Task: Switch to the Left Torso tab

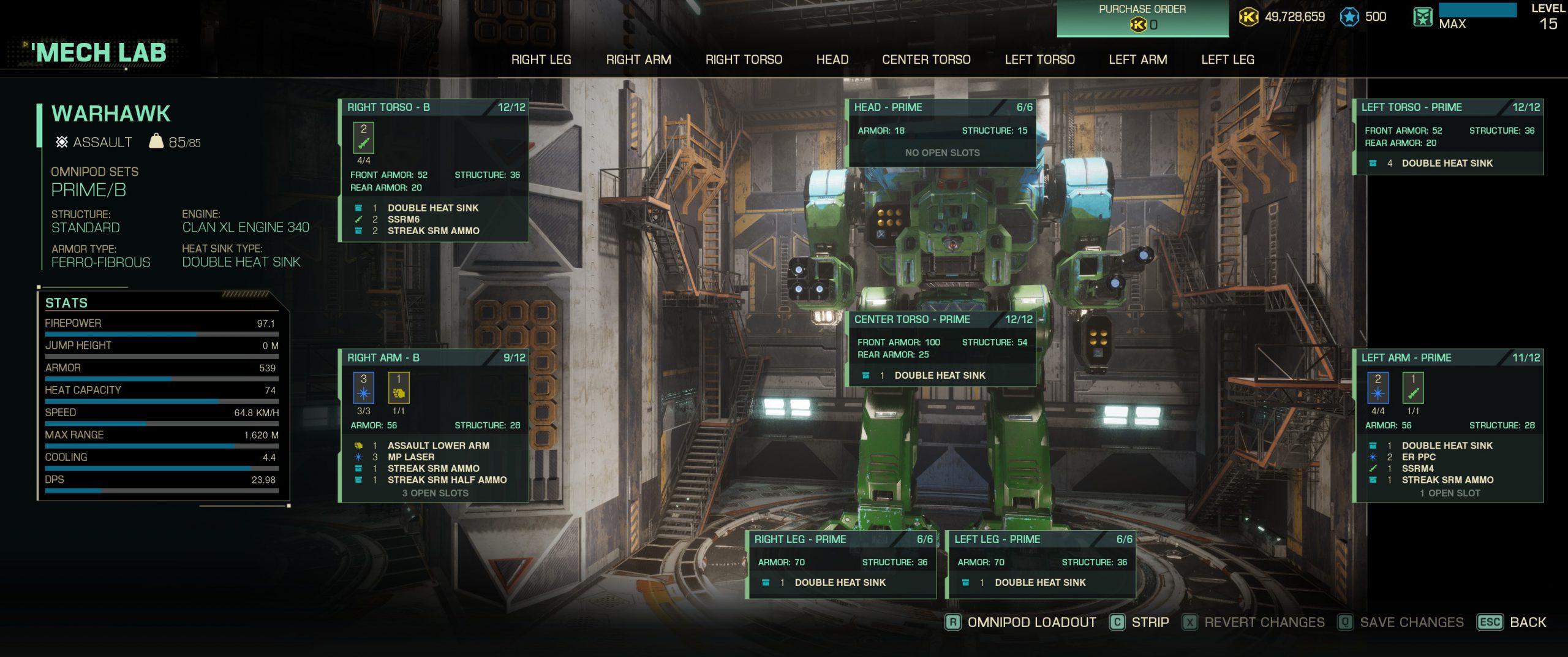Action: coord(1039,59)
